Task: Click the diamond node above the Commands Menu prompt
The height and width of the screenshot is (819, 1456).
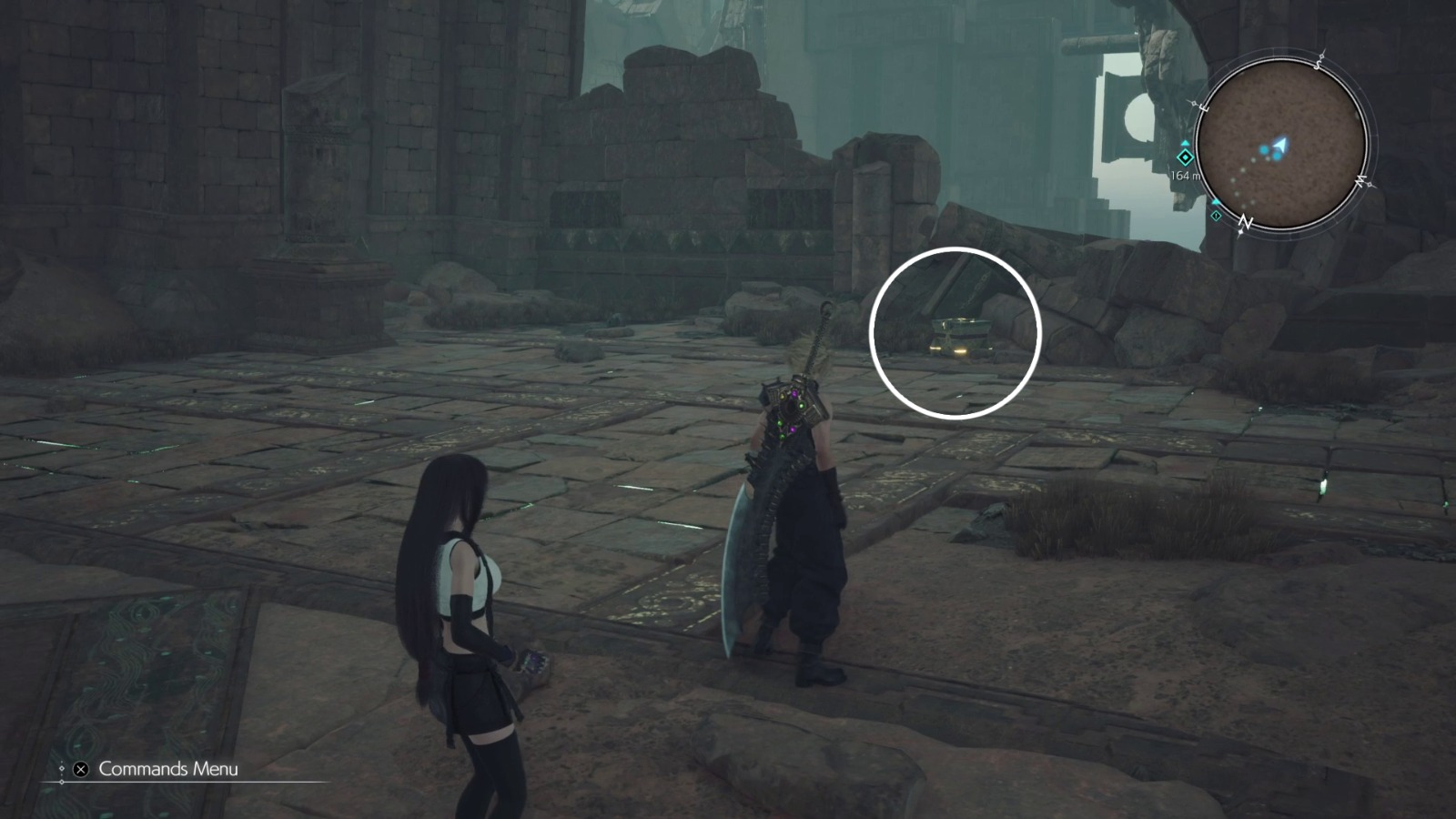Action: pyautogui.click(x=62, y=767)
